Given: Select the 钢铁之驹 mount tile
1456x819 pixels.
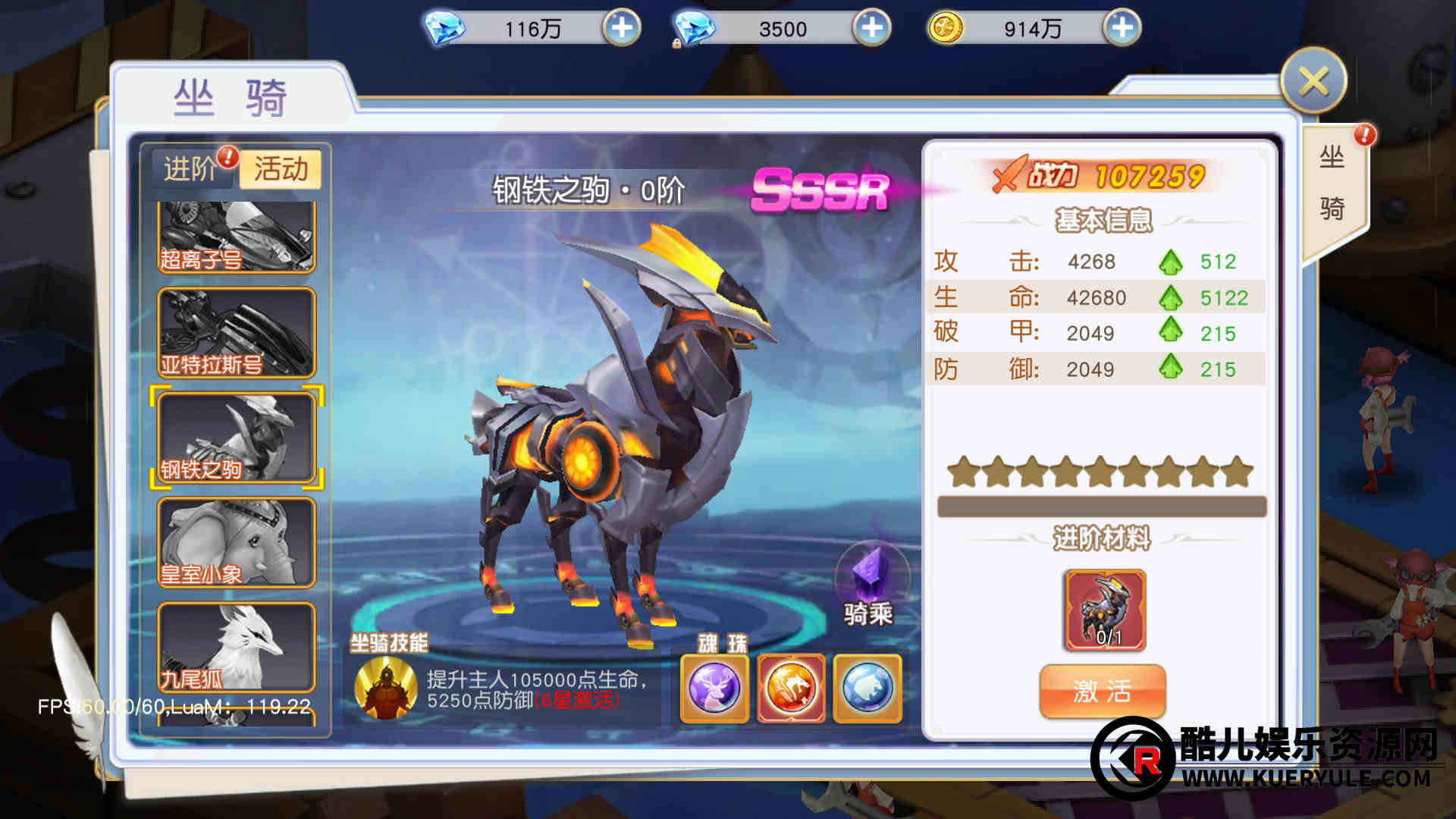Looking at the screenshot, I should pos(236,437).
